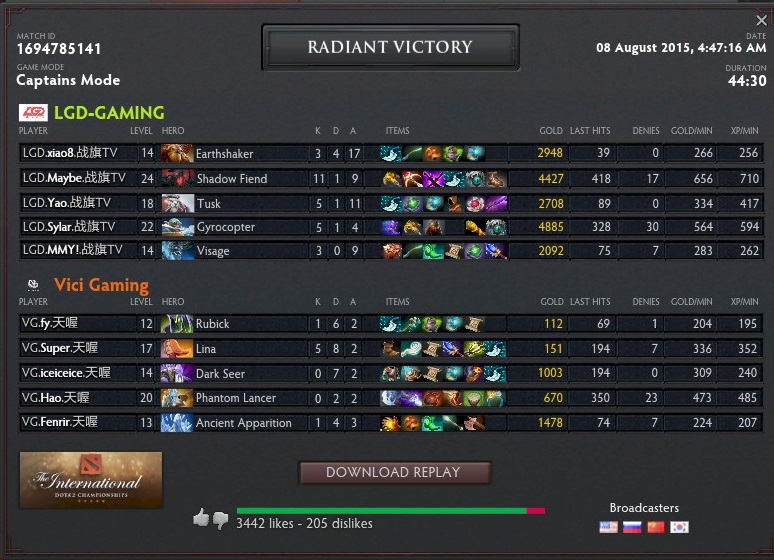Open The International championships banner
Image resolution: width=774 pixels, height=560 pixels.
coord(91,479)
